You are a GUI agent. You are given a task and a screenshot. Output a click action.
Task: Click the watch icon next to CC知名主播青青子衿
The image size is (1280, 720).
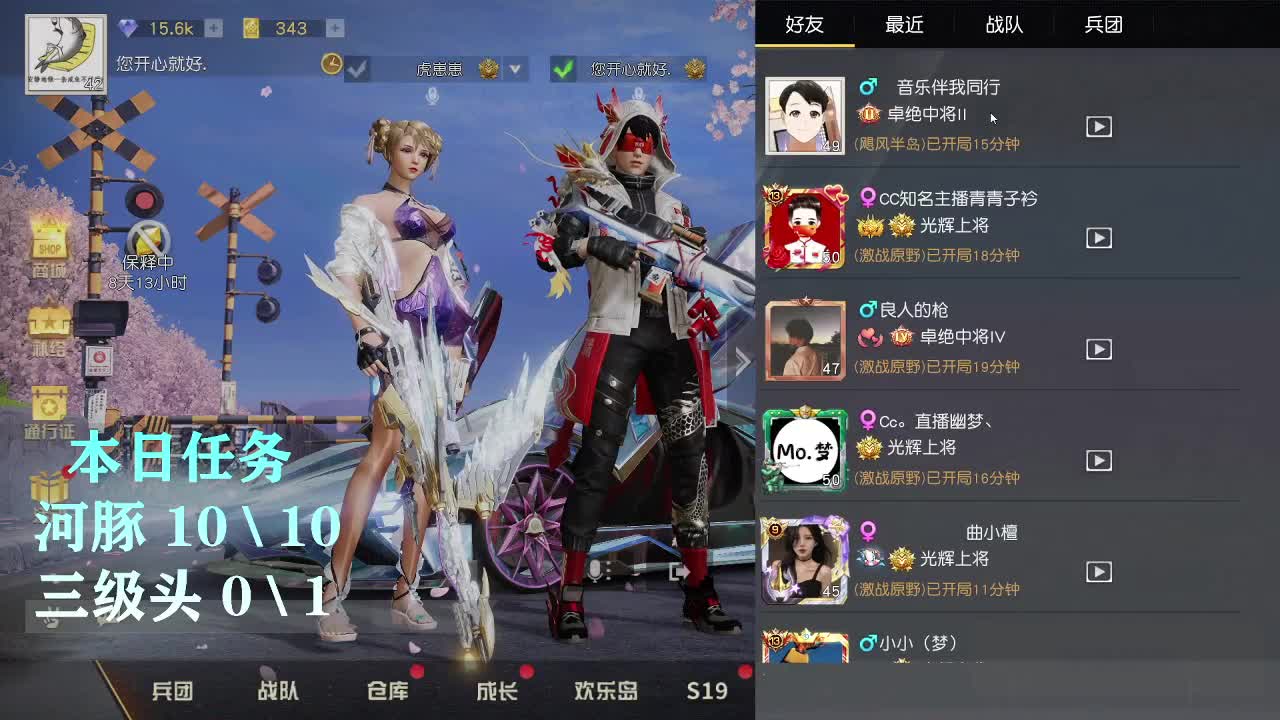[x=1098, y=238]
